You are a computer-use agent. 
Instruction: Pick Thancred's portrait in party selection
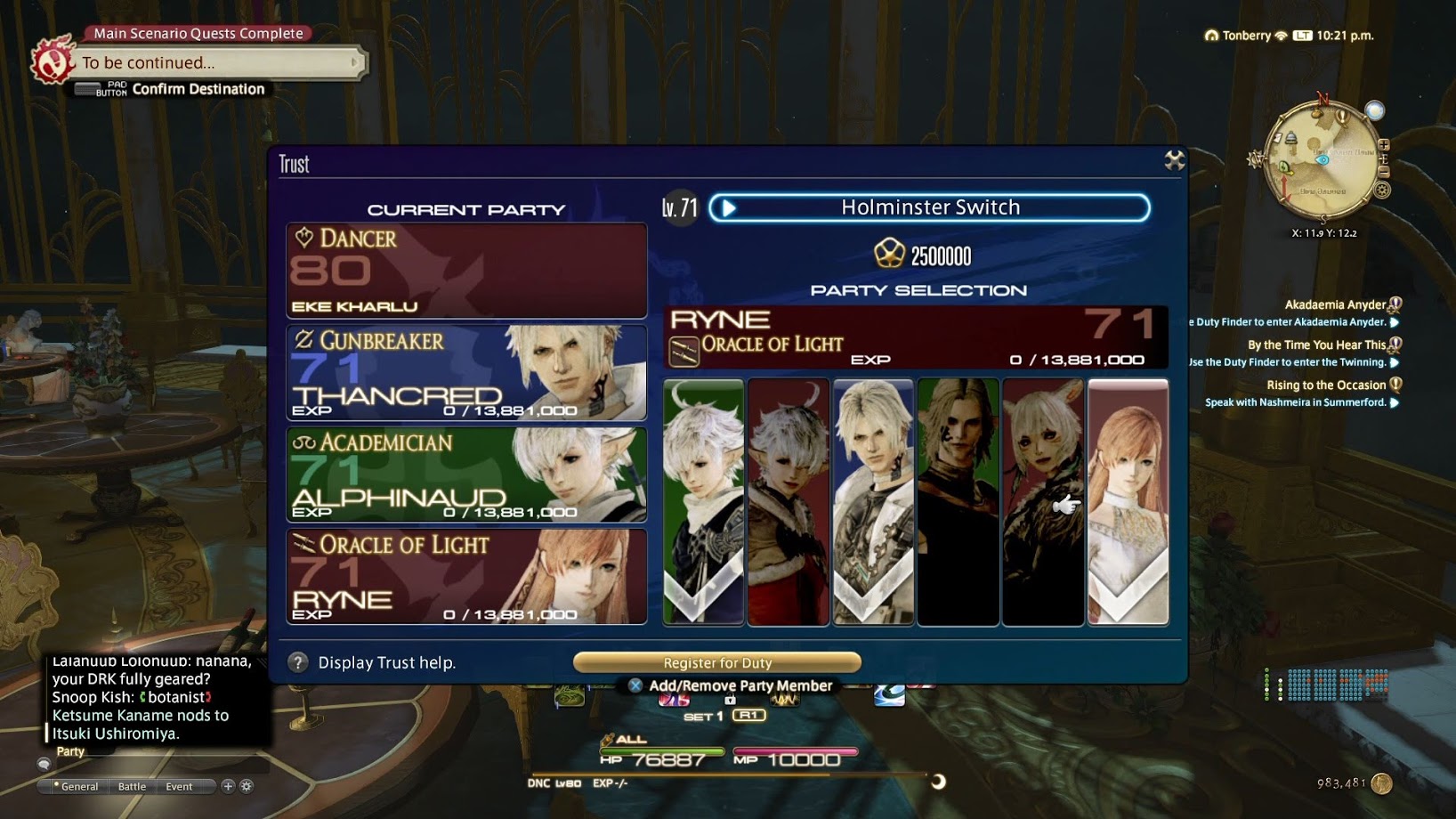coord(873,501)
